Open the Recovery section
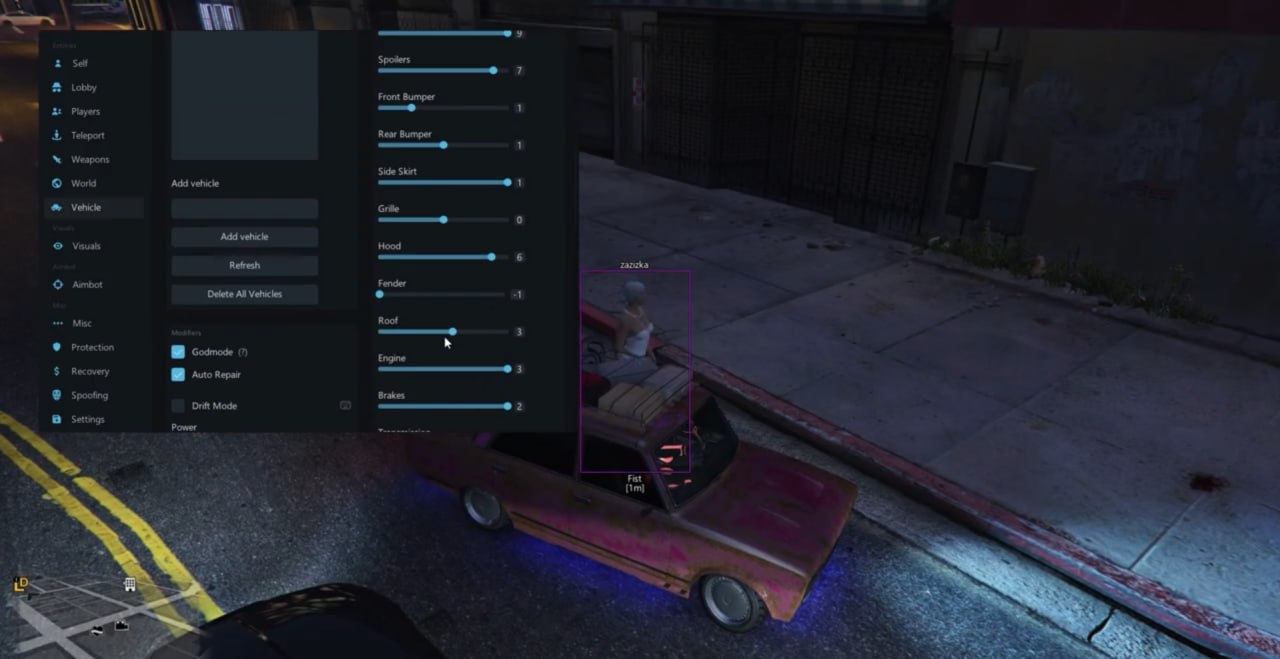The height and width of the screenshot is (659, 1280). coord(90,371)
